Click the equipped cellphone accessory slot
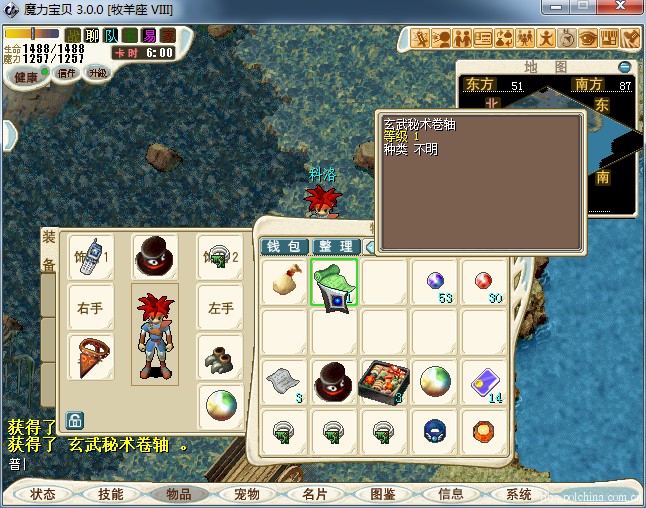 (90, 257)
